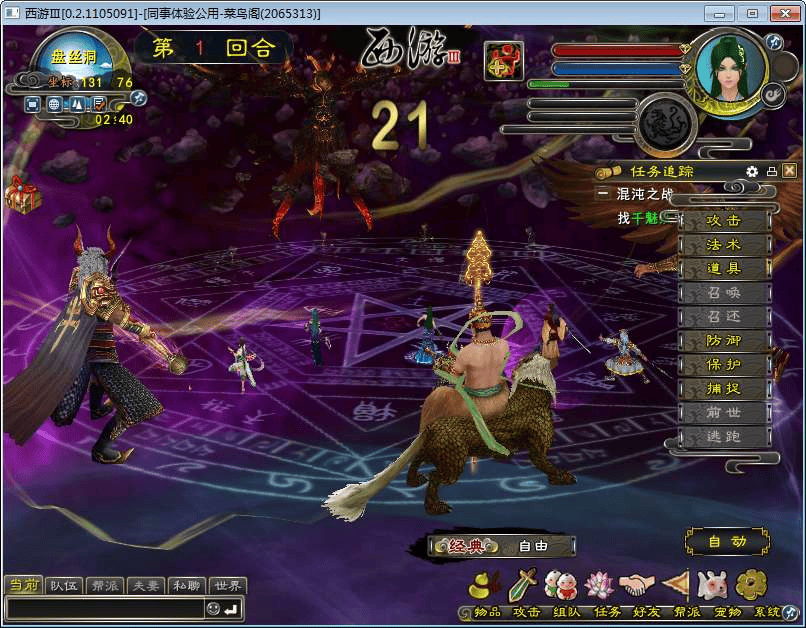Screen dimensions: 806x628
Task: Open the 物品 gourd inventory icon
Action: 486,586
